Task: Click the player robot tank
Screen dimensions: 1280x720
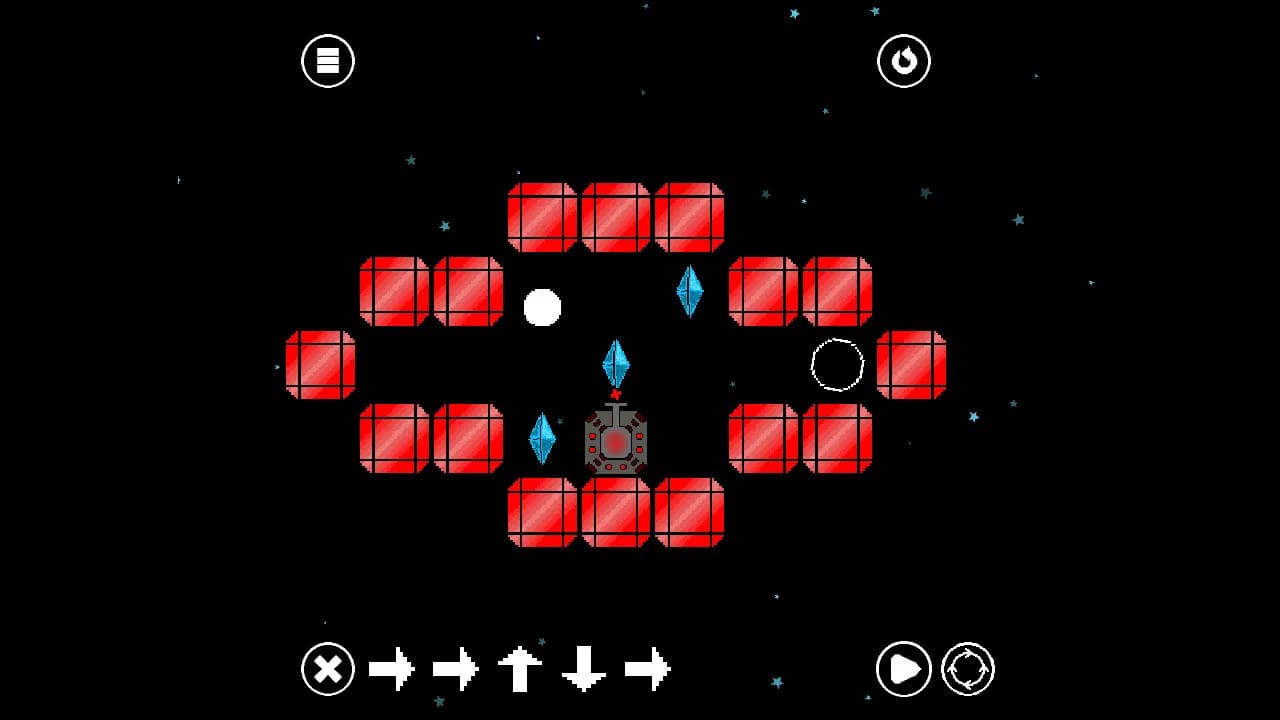Action: 614,442
